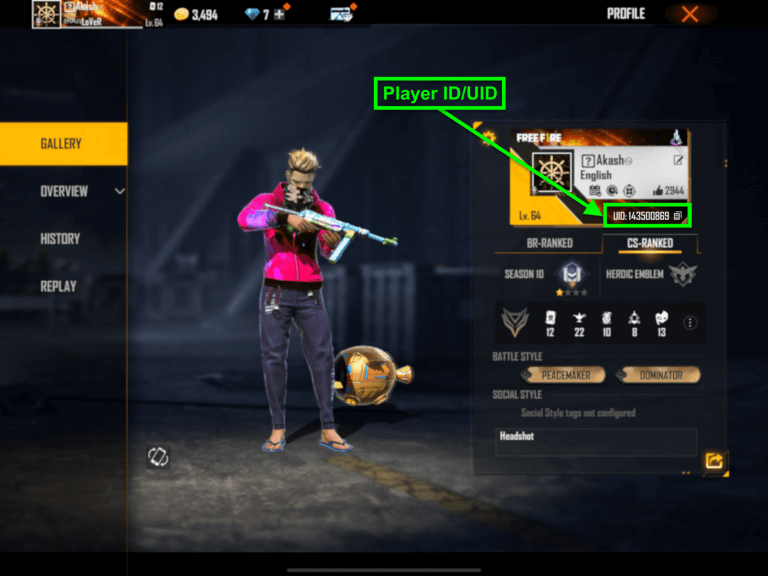The width and height of the screenshot is (768, 576).
Task: Share the profile via the share button
Action: pos(714,461)
